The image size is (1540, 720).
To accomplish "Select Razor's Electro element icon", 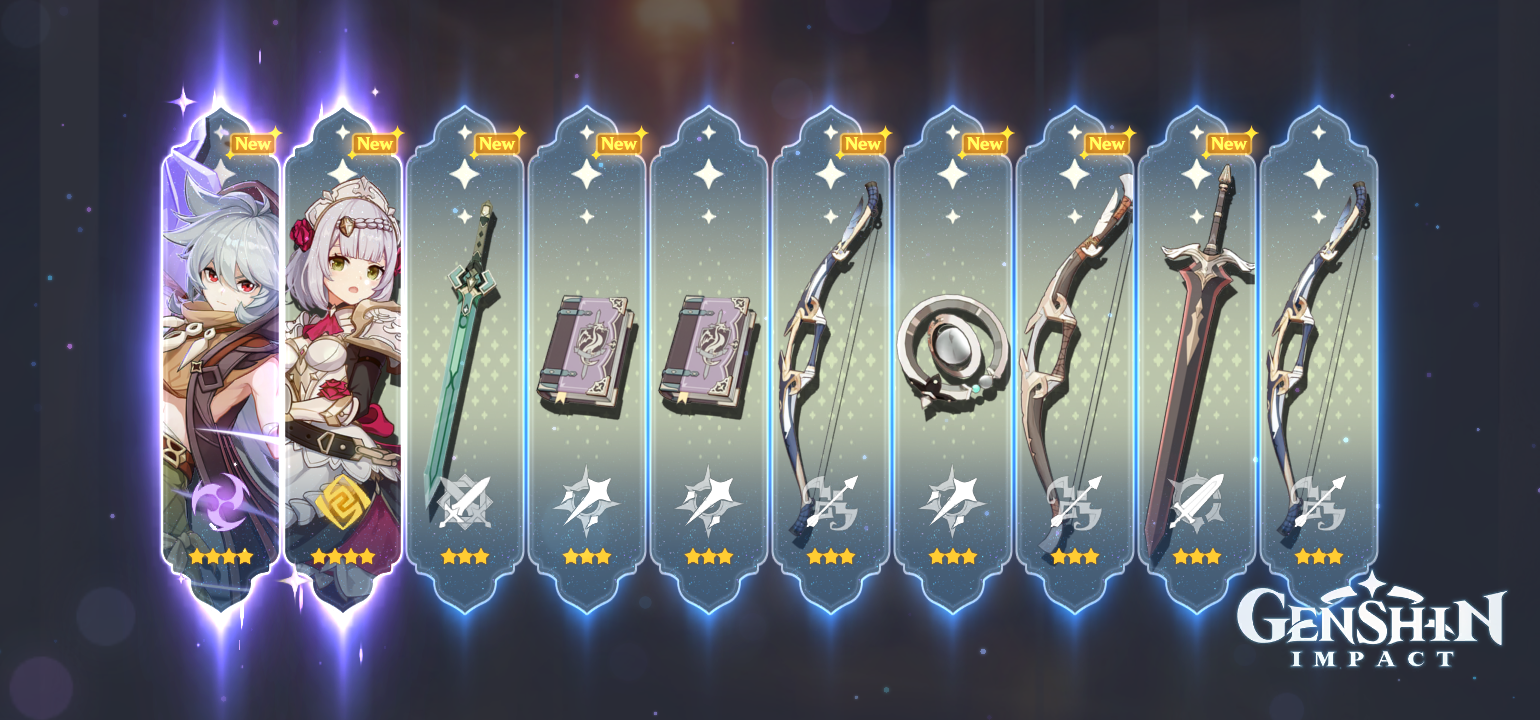I will (216, 499).
